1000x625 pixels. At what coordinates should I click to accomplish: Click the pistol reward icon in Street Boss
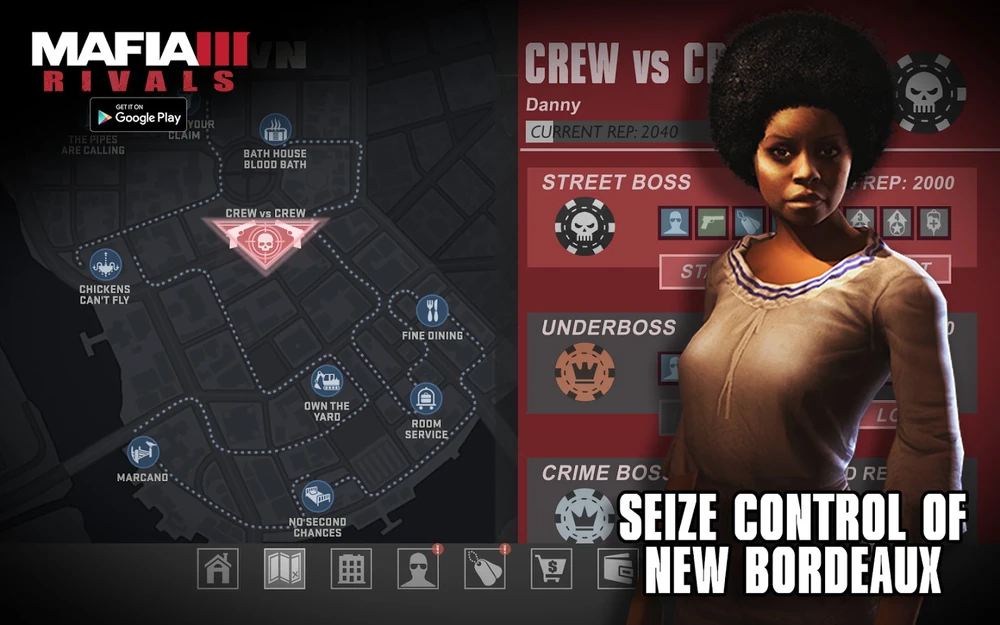(x=711, y=222)
